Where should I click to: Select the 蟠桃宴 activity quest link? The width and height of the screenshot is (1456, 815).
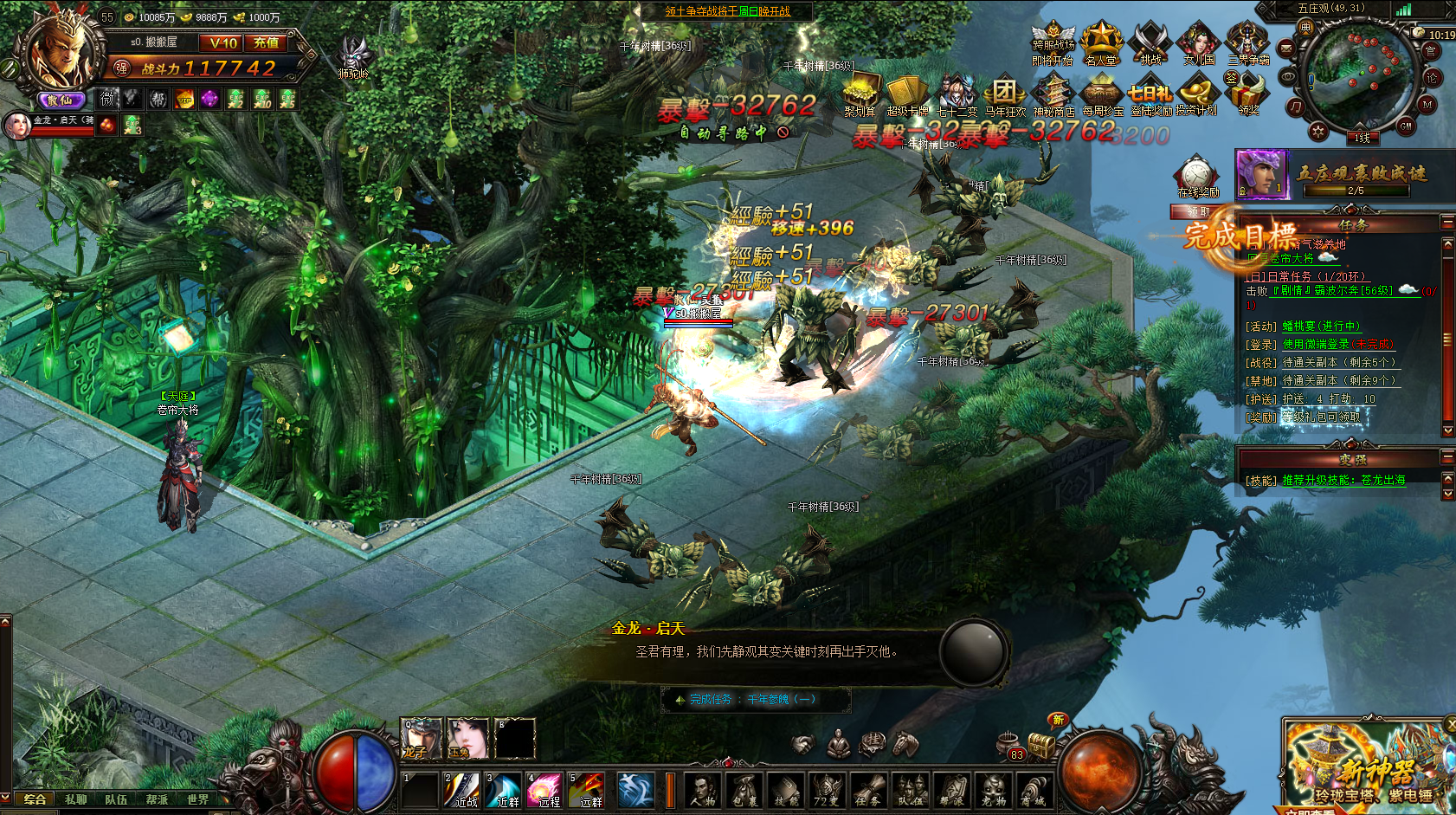[1321, 327]
